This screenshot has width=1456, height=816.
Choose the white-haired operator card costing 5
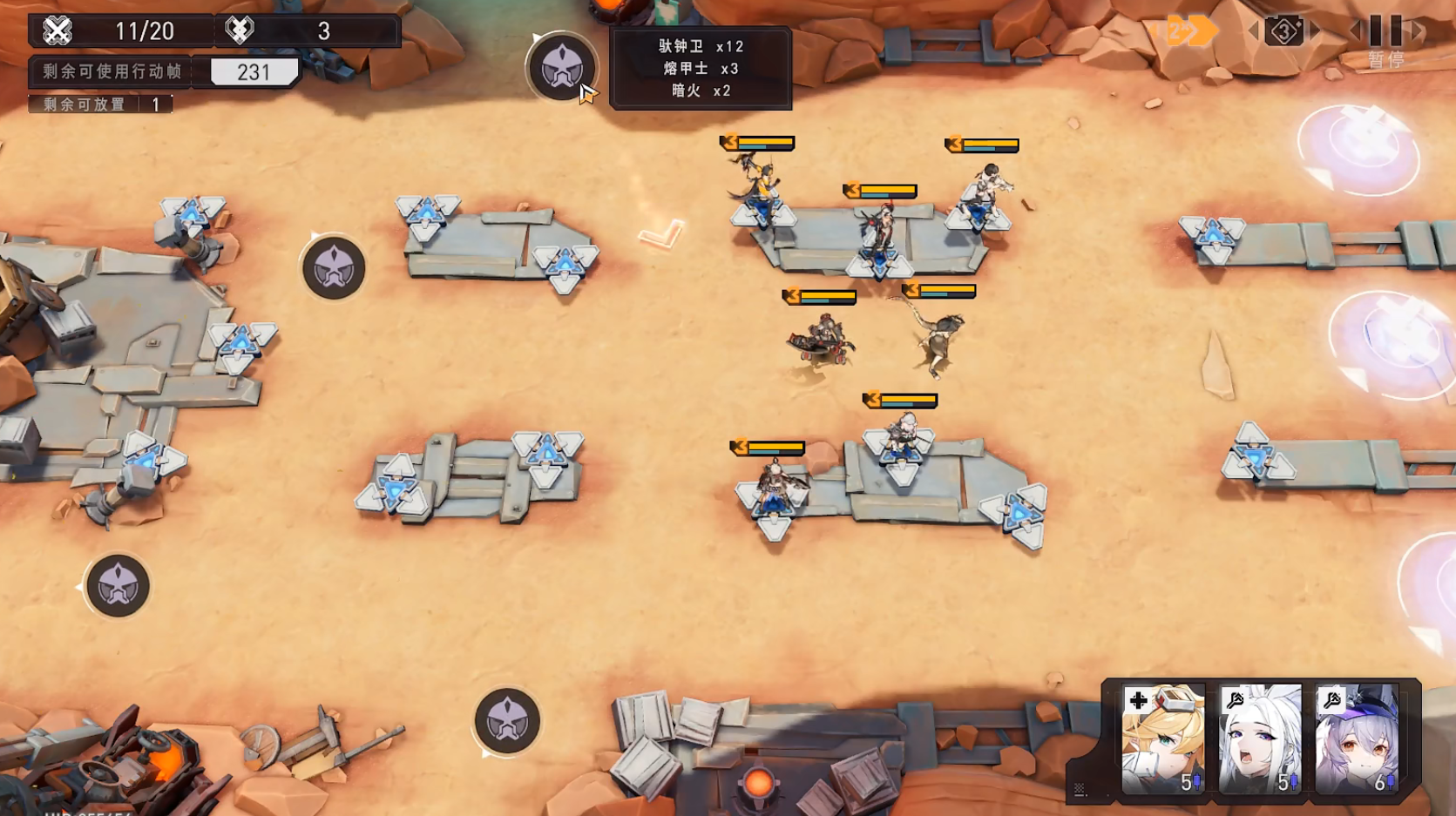[x=1259, y=738]
